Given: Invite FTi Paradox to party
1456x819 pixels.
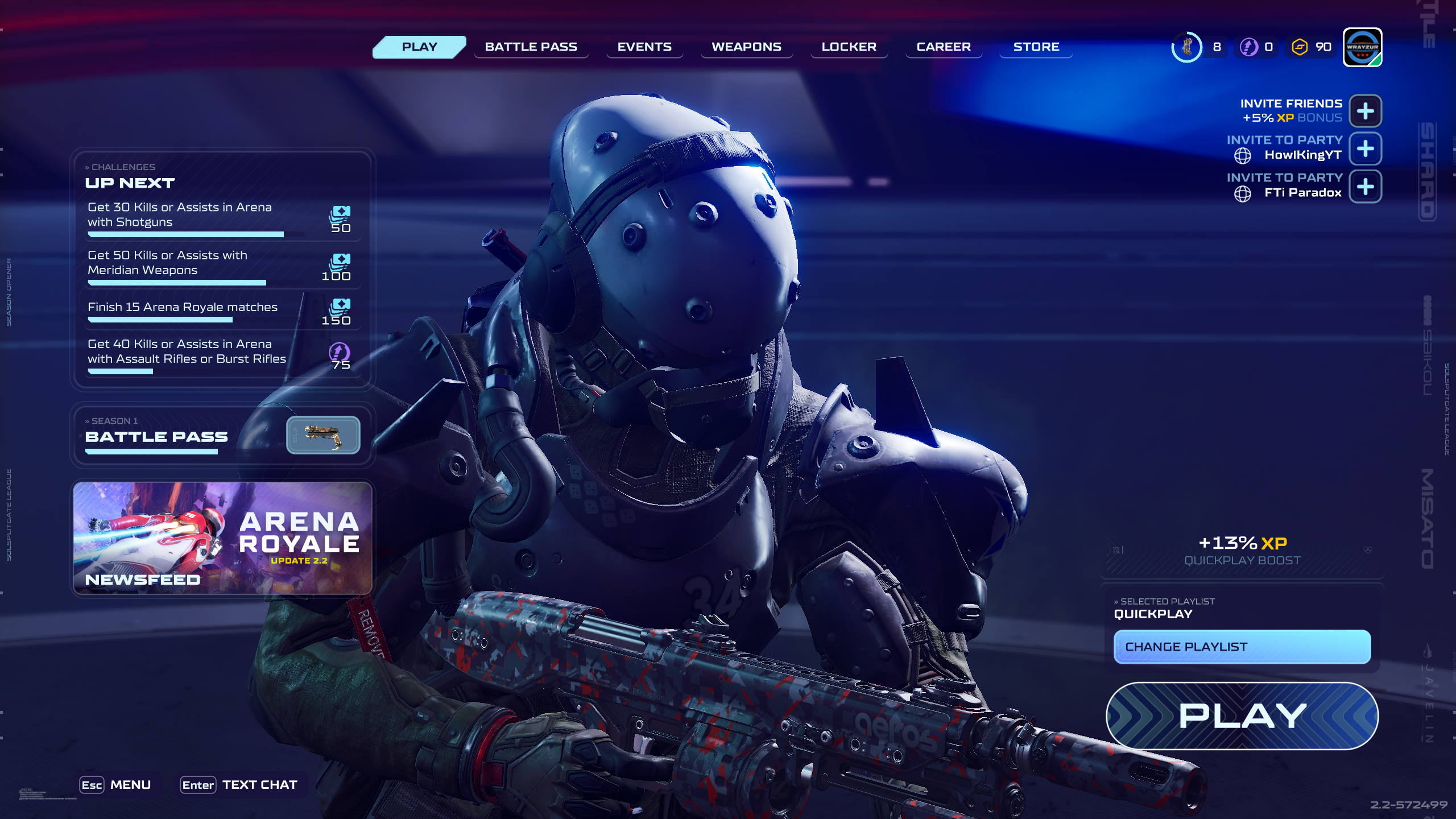Looking at the screenshot, I should click(1365, 187).
